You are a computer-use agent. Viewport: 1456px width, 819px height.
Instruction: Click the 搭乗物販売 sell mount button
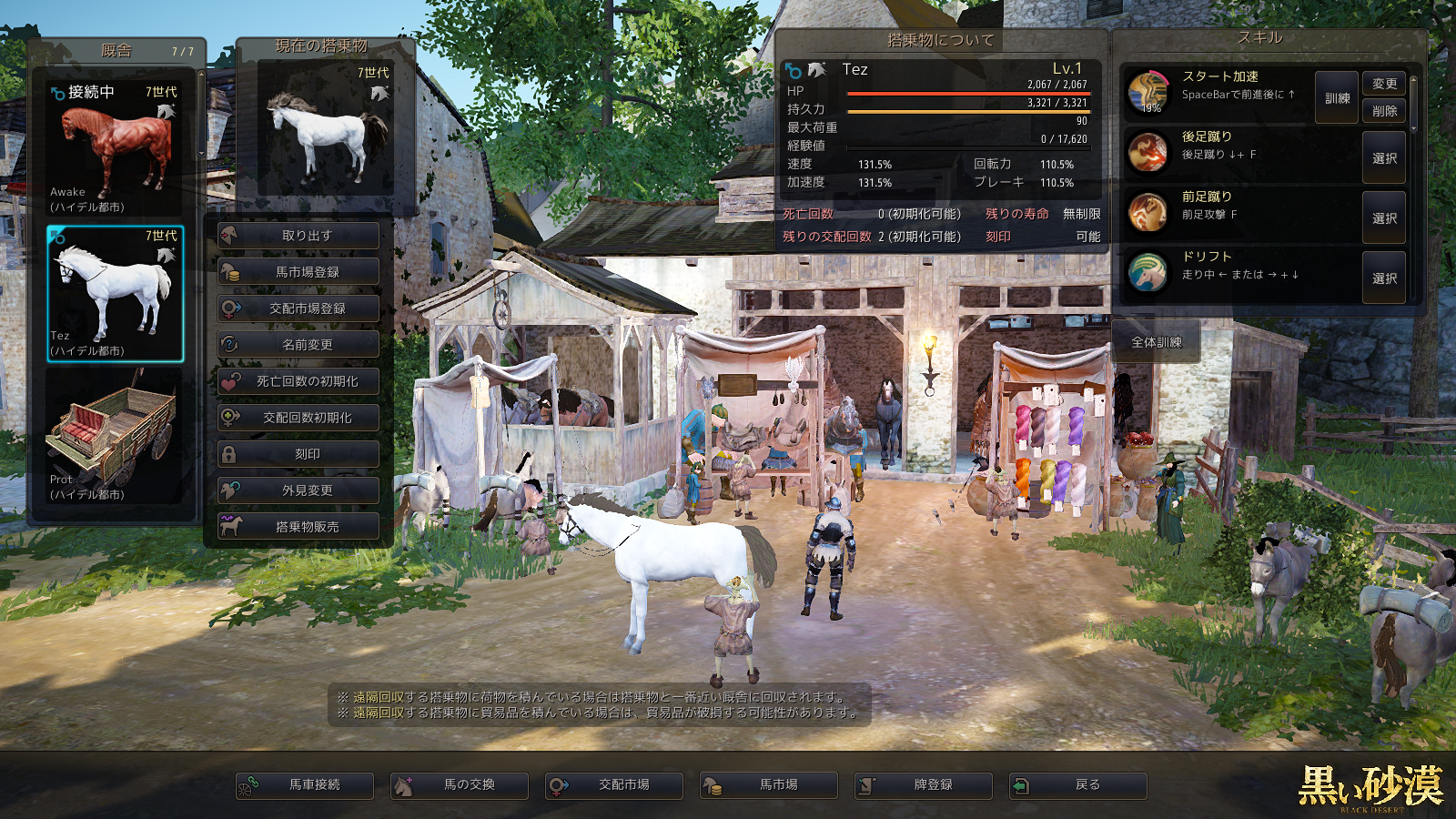(x=298, y=527)
